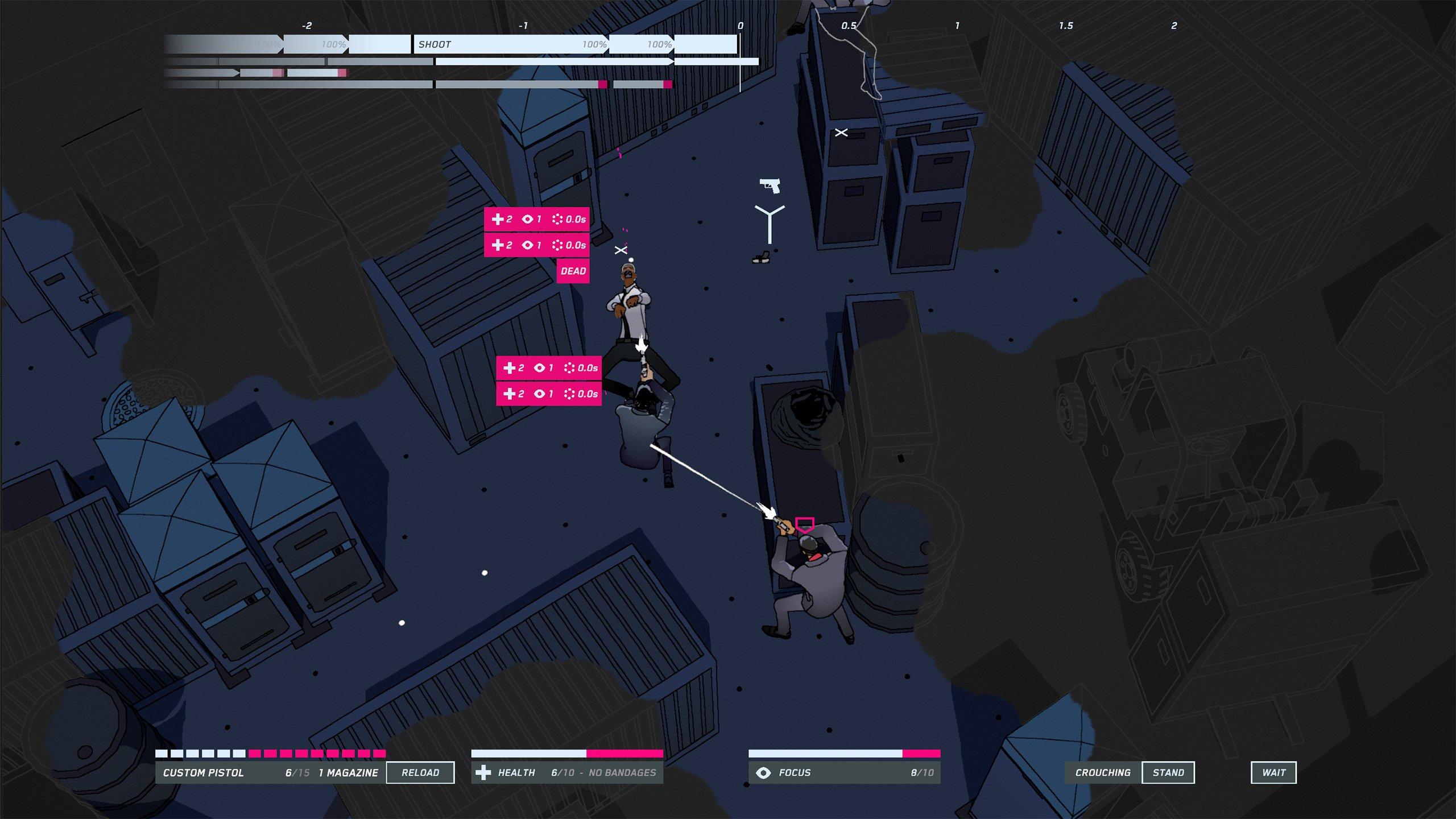
Task: Toggle STAND to rise from crouching
Action: (1169, 772)
